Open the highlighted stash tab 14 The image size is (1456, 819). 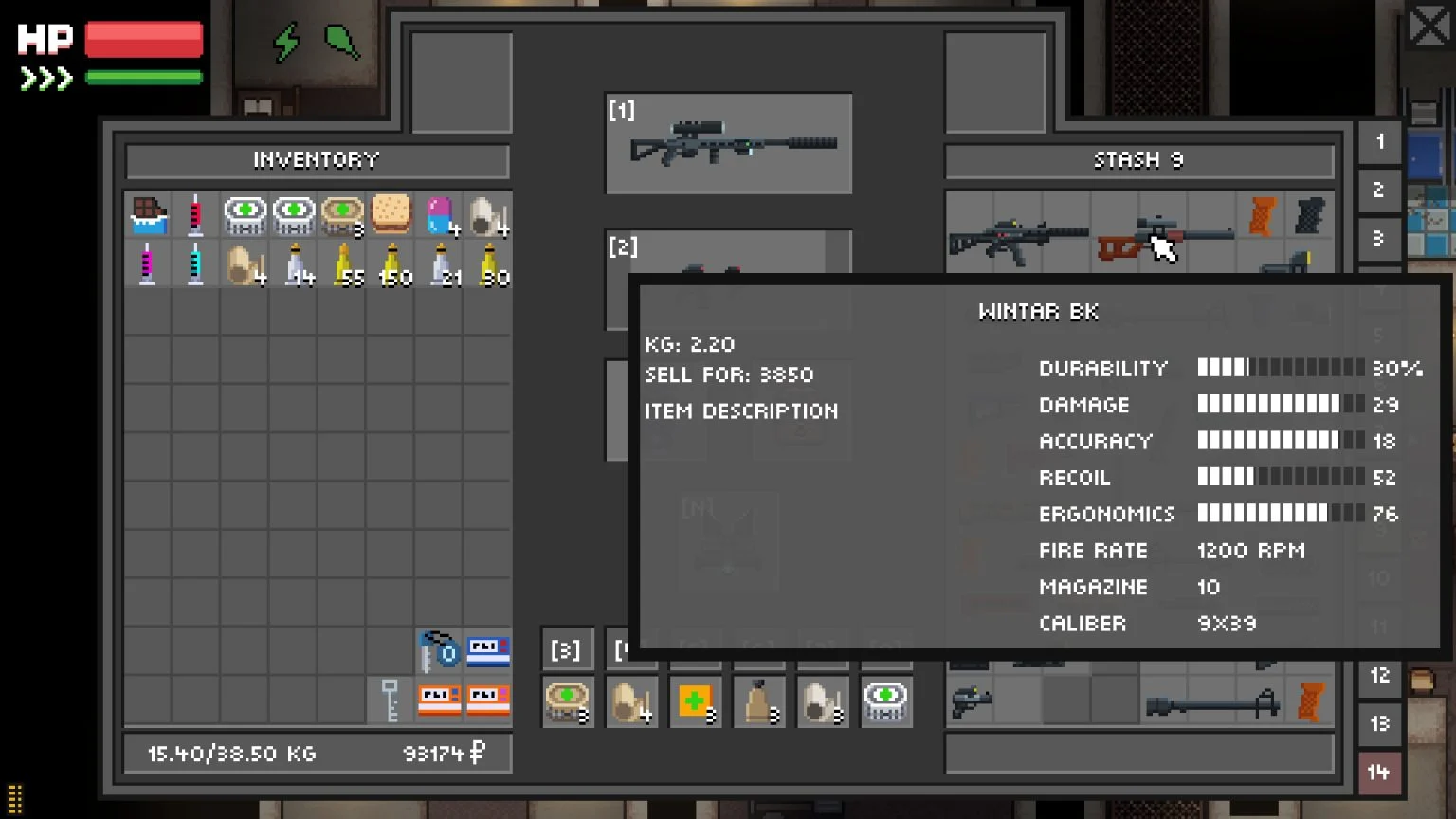(x=1380, y=773)
